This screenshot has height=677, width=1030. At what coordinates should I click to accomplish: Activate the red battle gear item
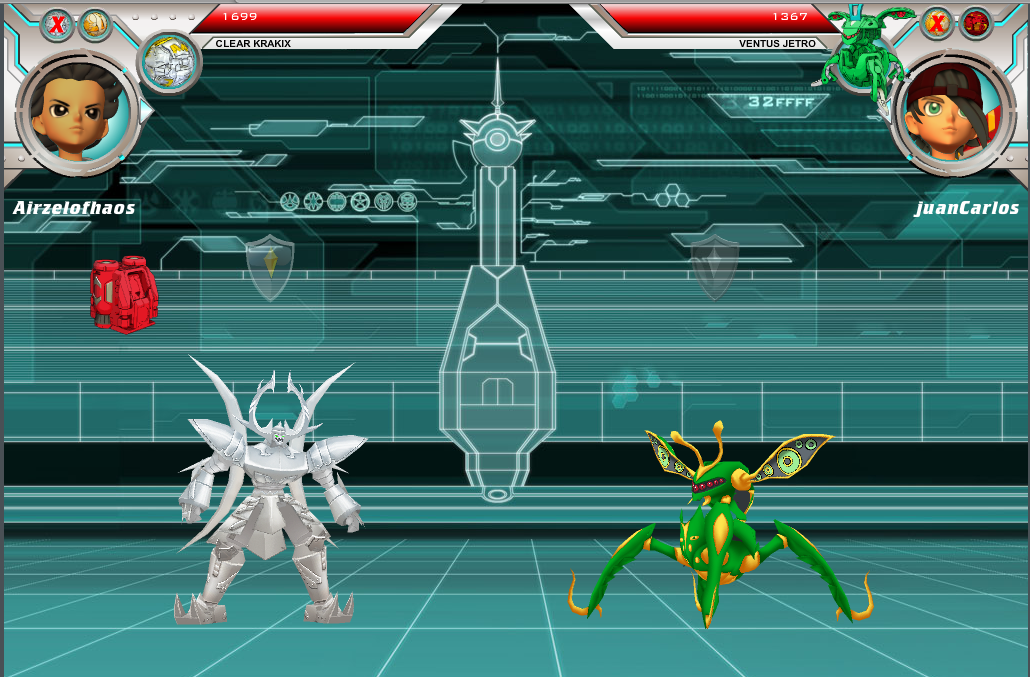(x=124, y=294)
